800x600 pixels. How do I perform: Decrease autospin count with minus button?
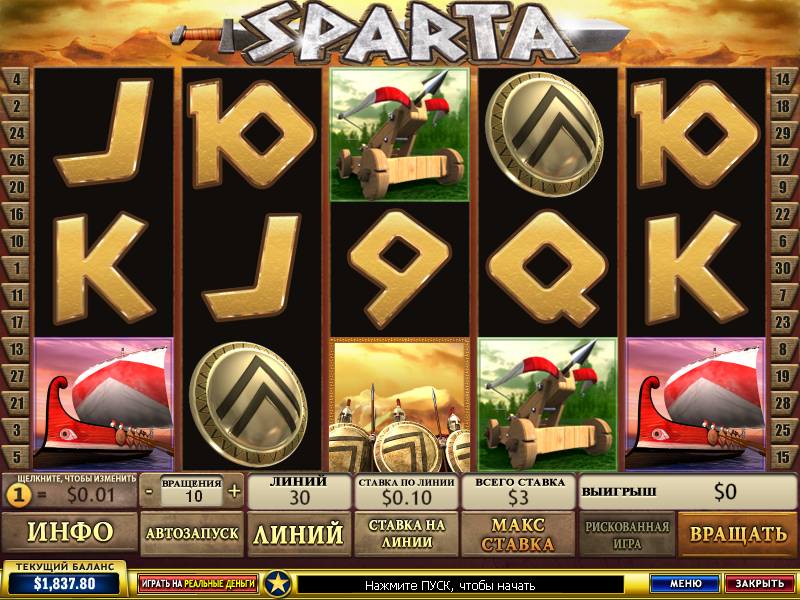click(x=148, y=491)
